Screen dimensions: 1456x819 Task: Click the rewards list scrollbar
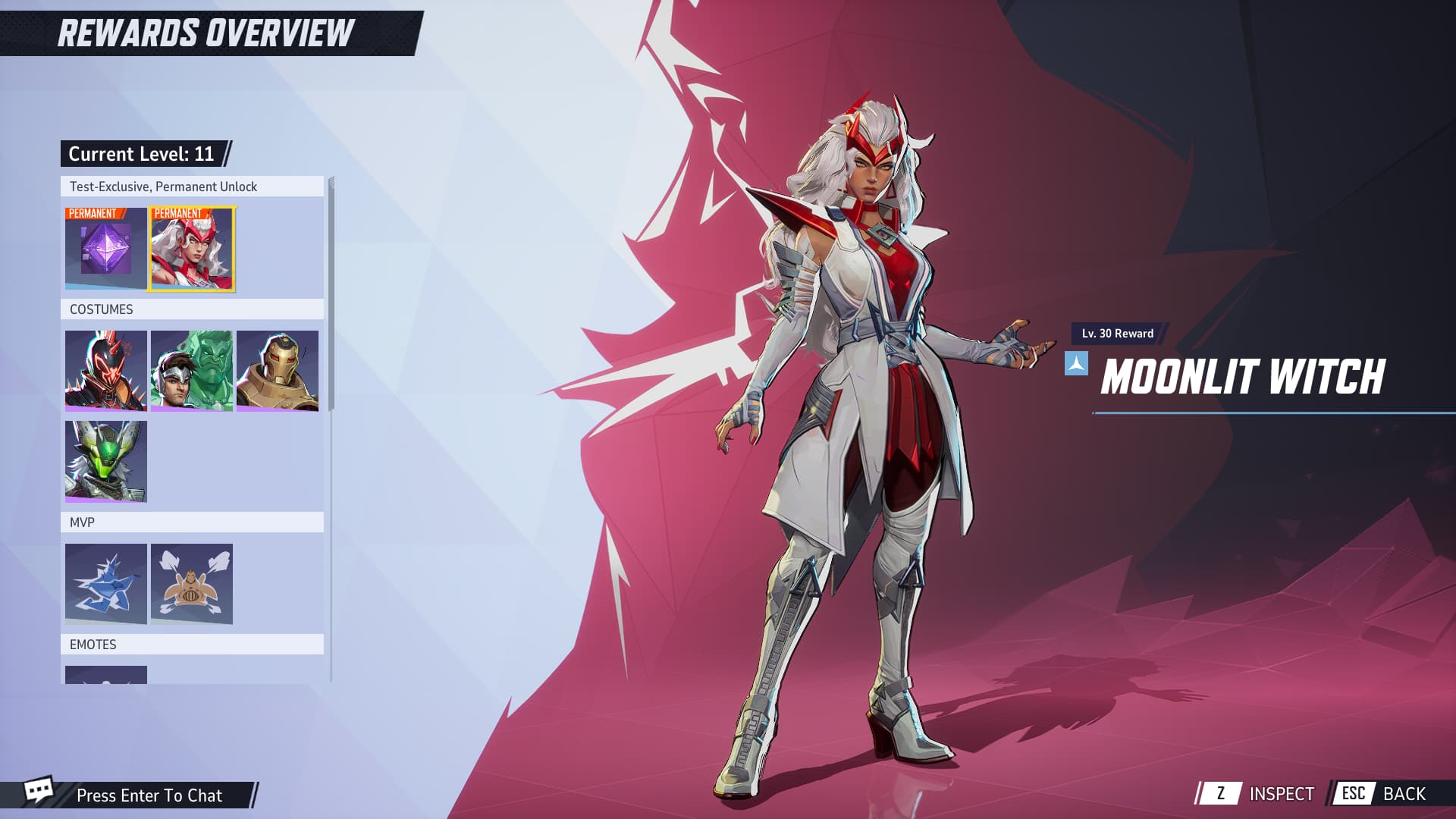pyautogui.click(x=331, y=296)
